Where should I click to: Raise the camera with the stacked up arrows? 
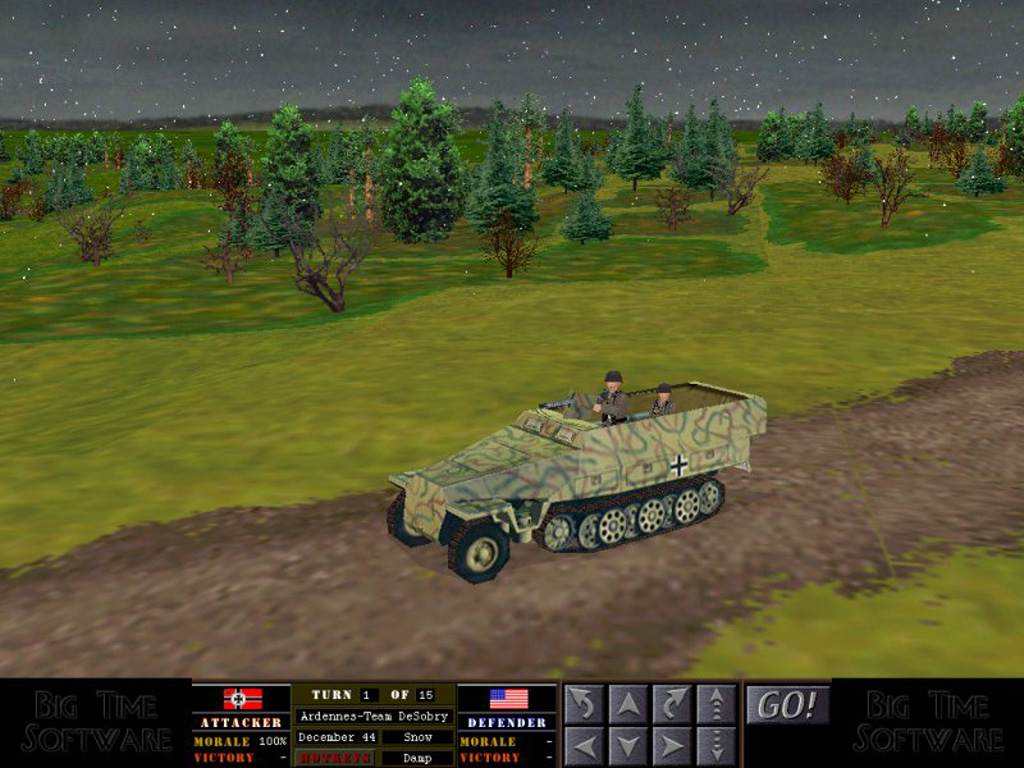(x=716, y=704)
